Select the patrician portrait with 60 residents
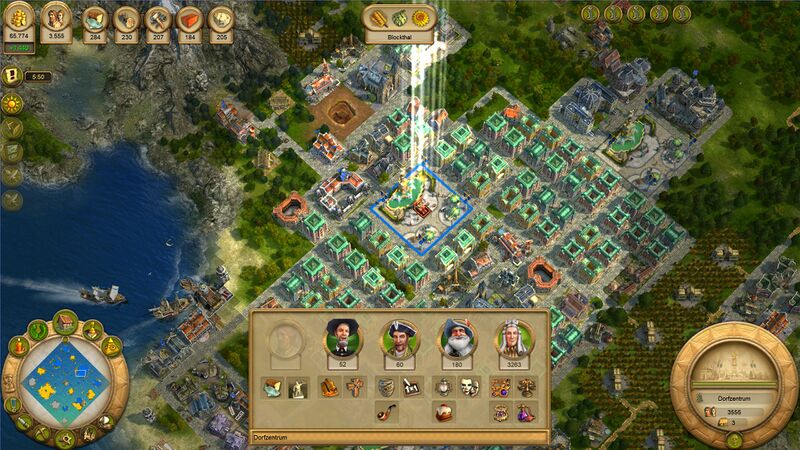This screenshot has height=450, width=800. point(400,339)
